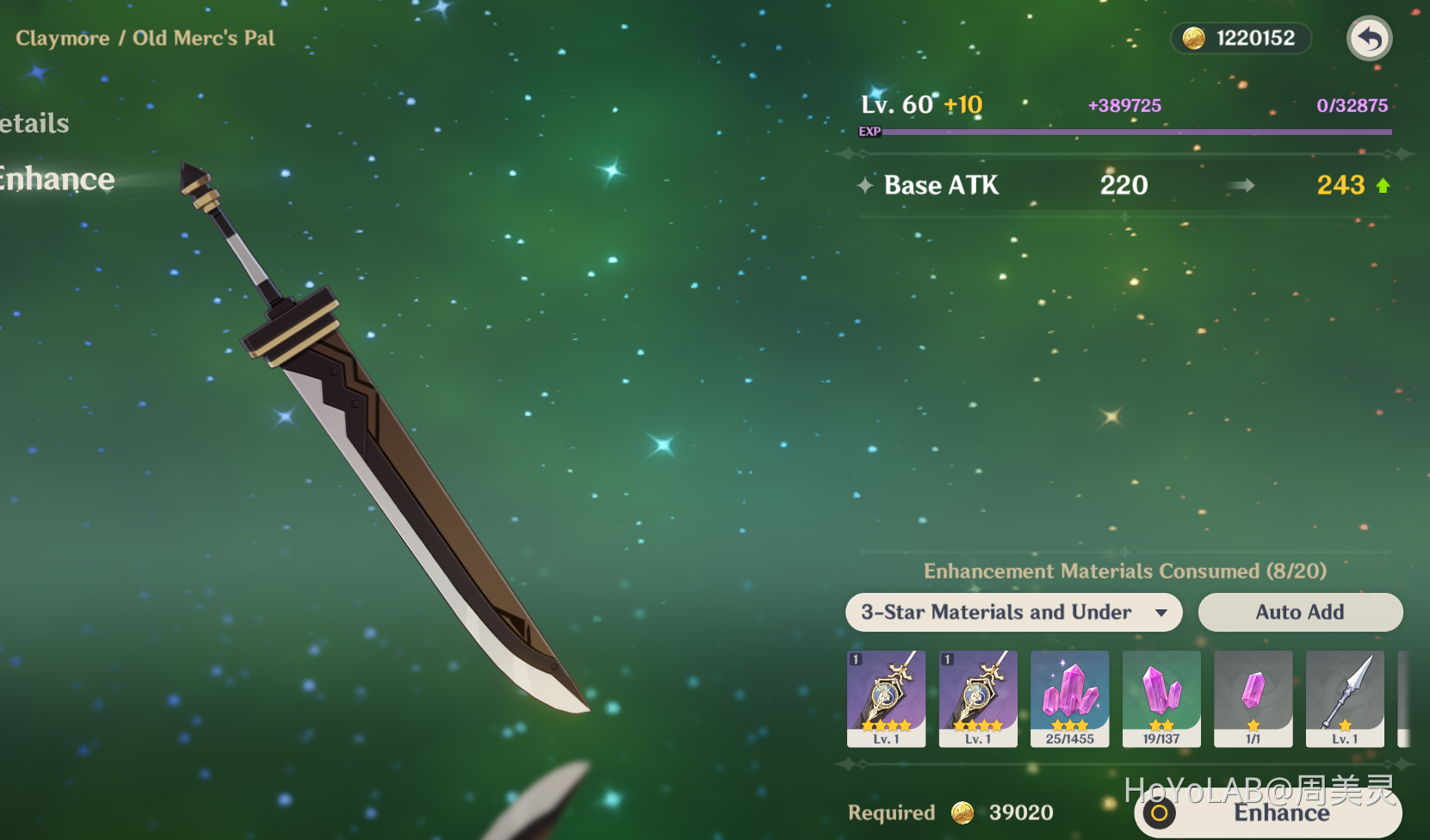The height and width of the screenshot is (840, 1430).
Task: Open the 3-Star Materials and Under dropdown
Action: point(1013,612)
